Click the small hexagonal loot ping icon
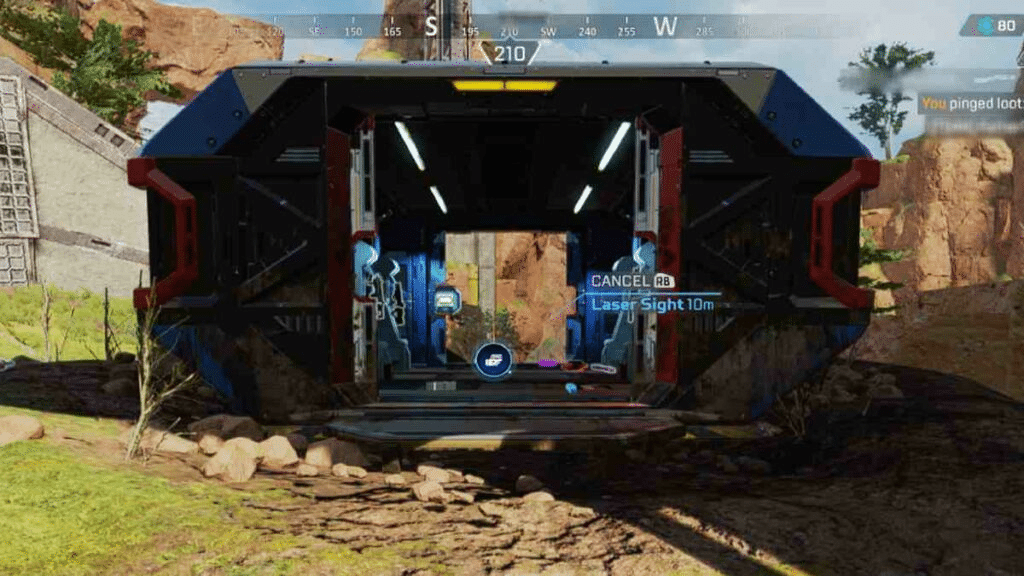Screen dimensions: 1024x576 tap(447, 300)
